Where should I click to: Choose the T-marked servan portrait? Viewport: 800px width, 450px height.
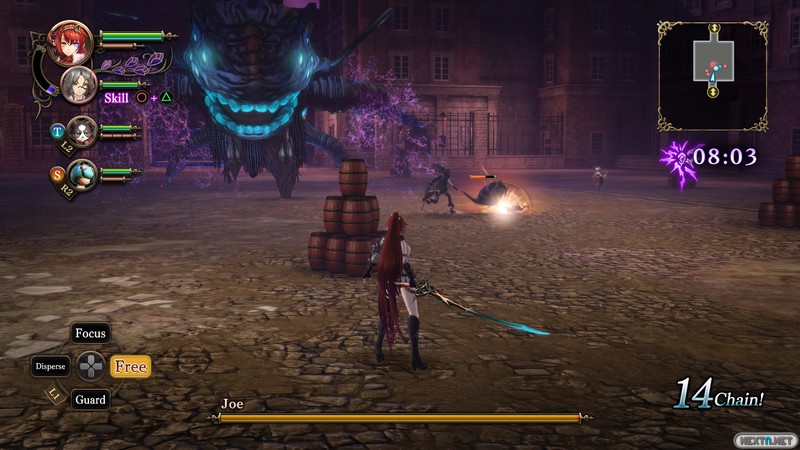tap(82, 131)
